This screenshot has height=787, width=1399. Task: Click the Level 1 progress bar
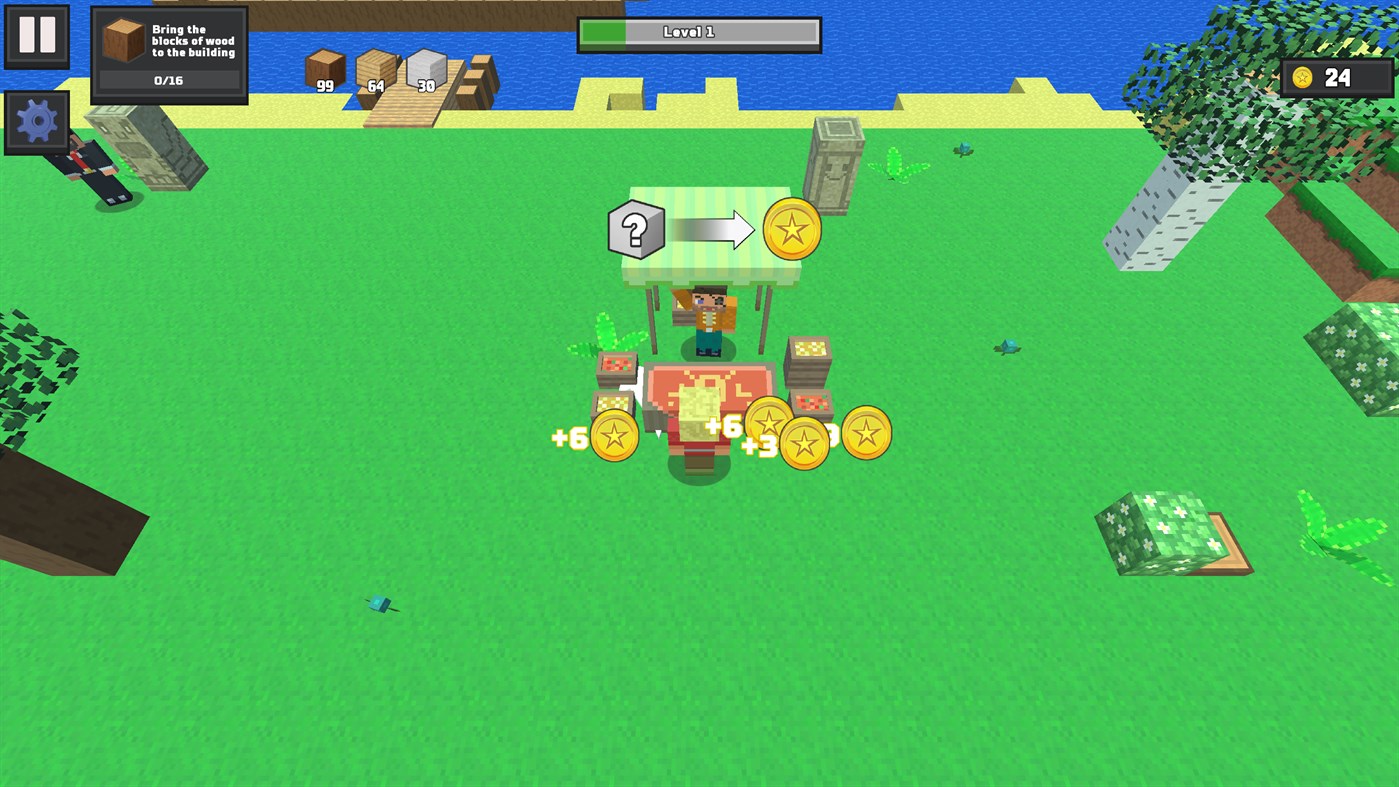[x=698, y=32]
